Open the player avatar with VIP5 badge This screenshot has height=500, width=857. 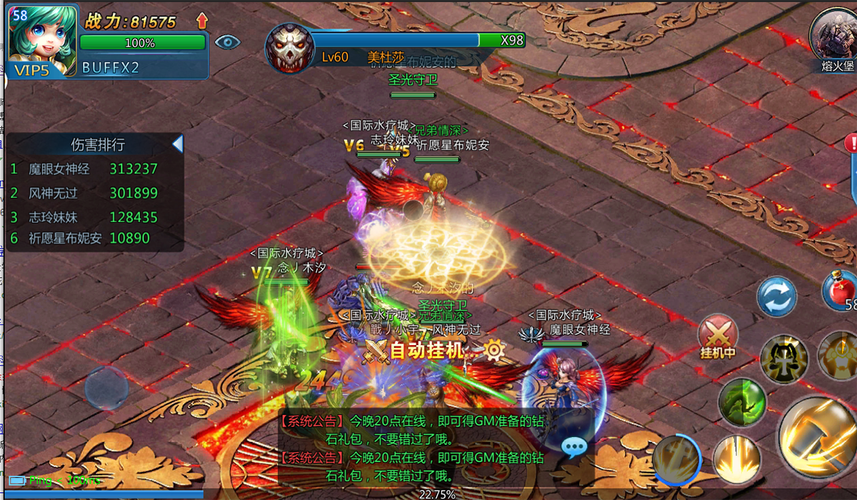[42, 40]
